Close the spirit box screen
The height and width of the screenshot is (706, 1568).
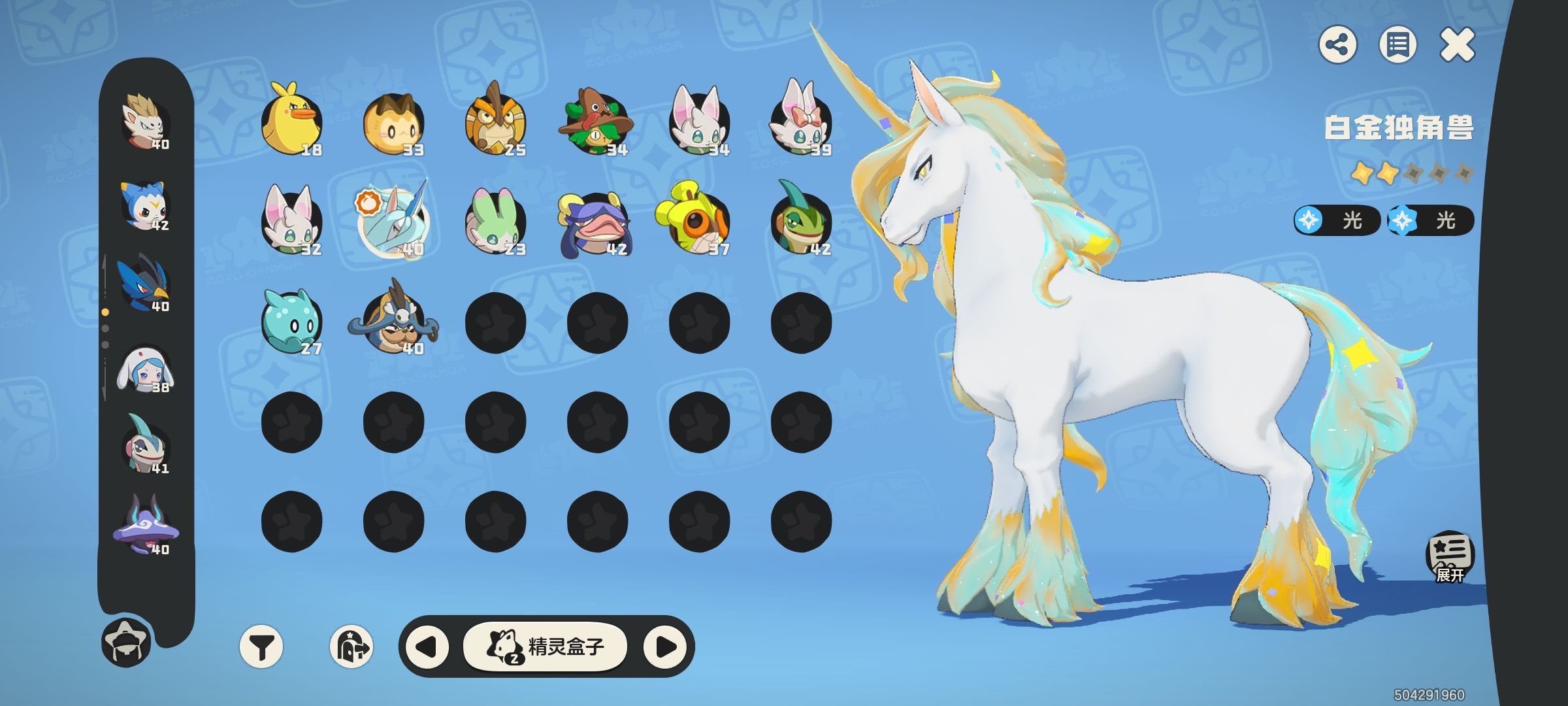click(x=1457, y=45)
